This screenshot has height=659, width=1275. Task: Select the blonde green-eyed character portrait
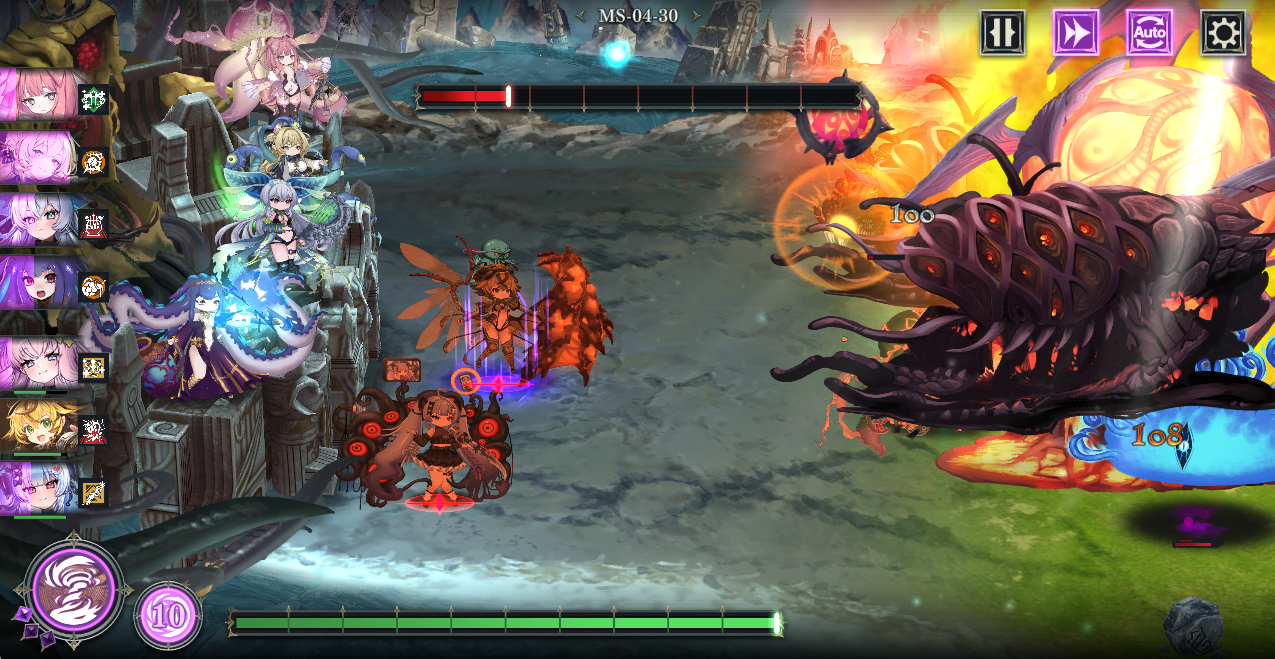pos(39,427)
